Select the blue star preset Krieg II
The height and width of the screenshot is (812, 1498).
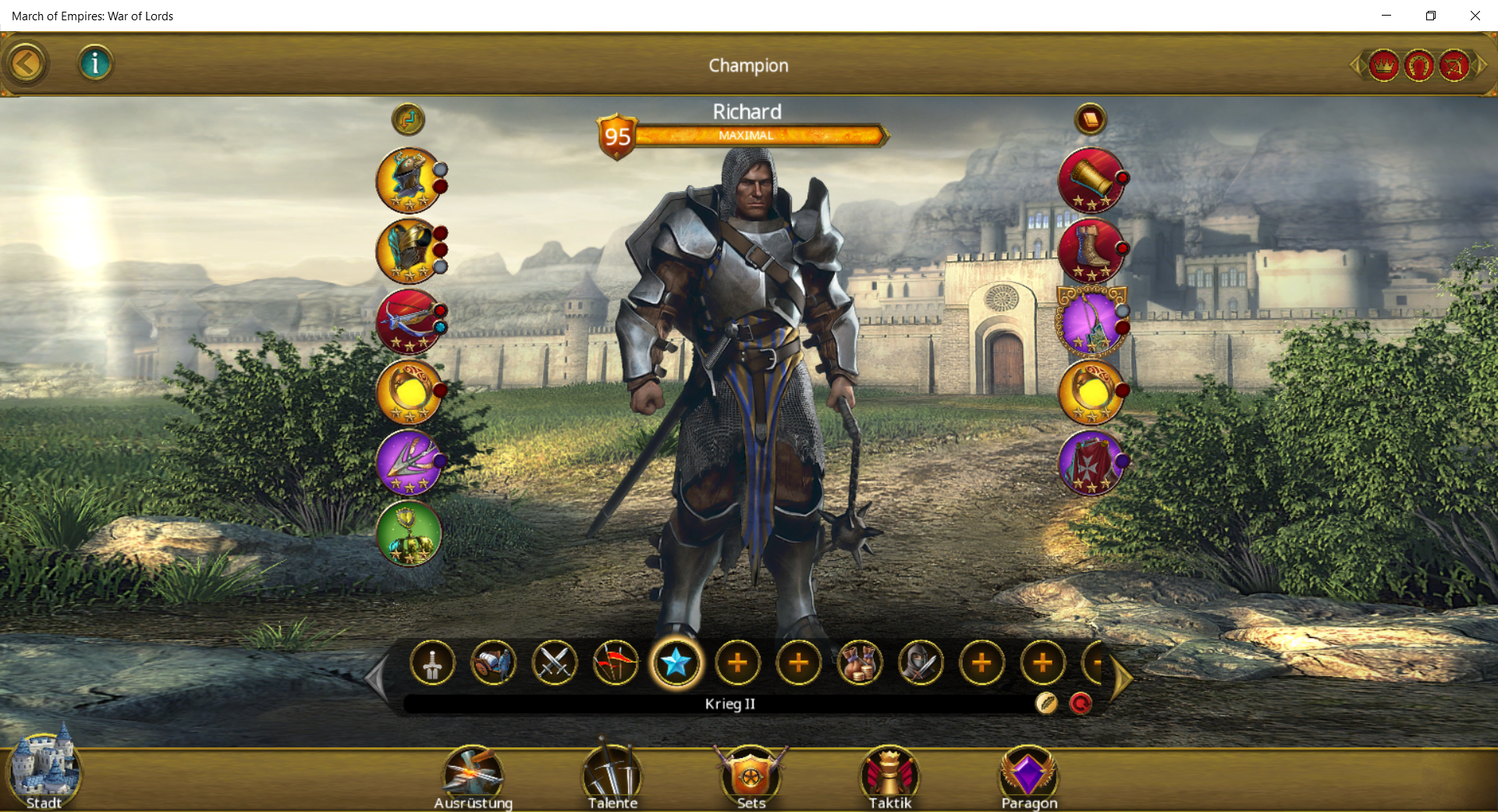676,663
